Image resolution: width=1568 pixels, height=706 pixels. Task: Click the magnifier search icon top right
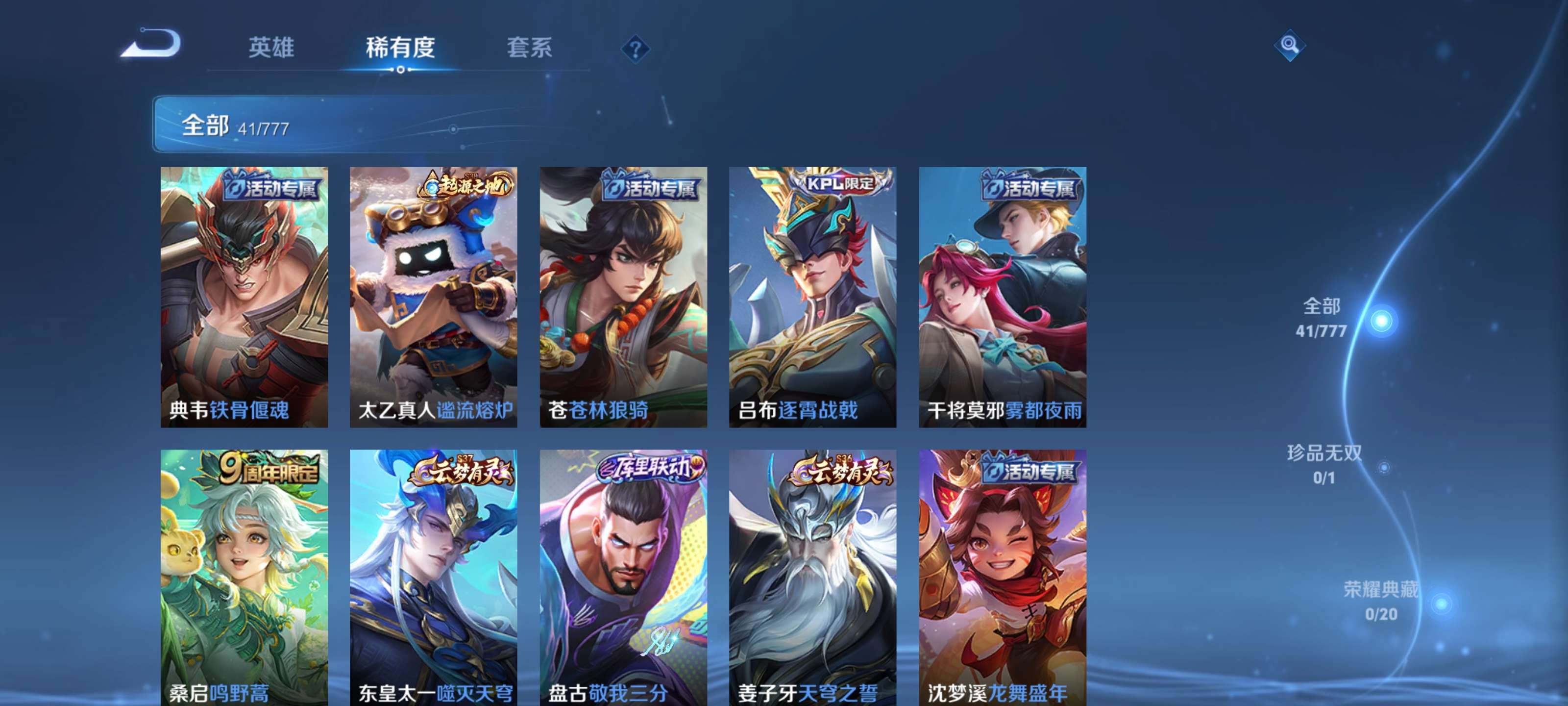pyautogui.click(x=1289, y=46)
